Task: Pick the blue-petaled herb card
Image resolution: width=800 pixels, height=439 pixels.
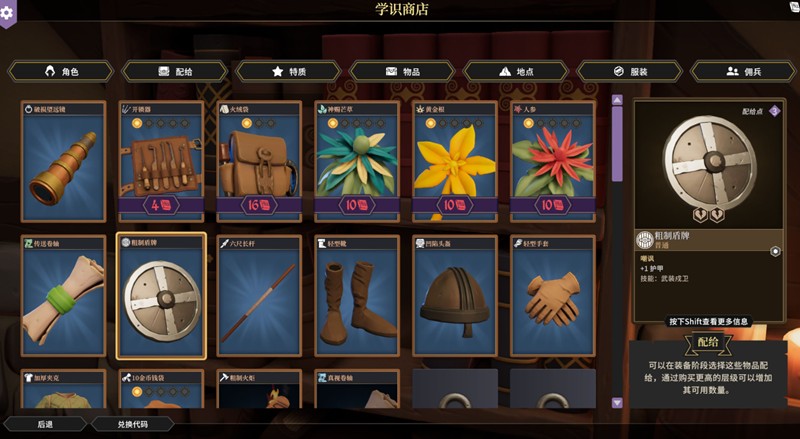Action: [x=357, y=162]
